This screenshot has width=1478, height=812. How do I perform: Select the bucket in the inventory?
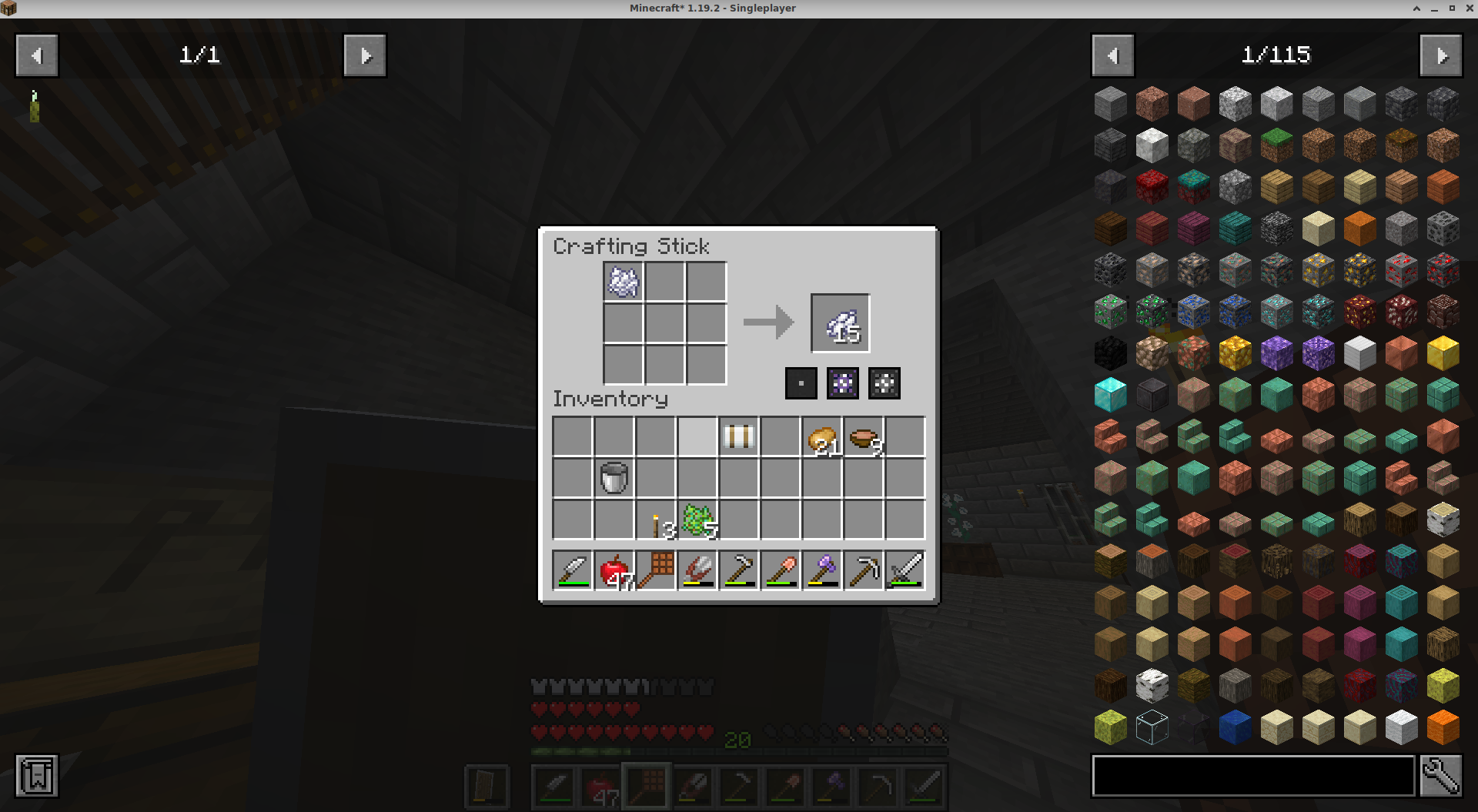pos(613,477)
